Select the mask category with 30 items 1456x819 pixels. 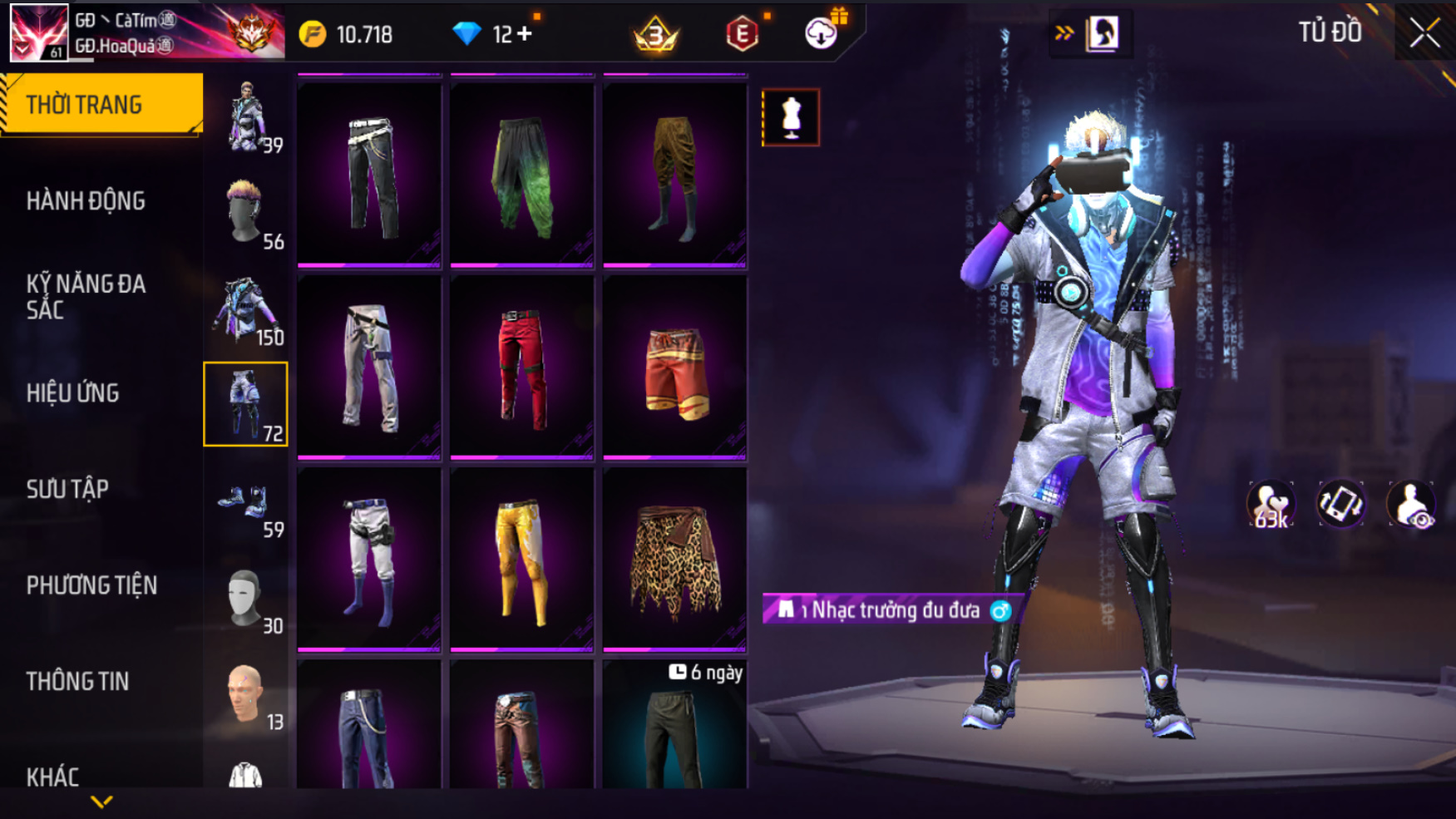(x=246, y=597)
